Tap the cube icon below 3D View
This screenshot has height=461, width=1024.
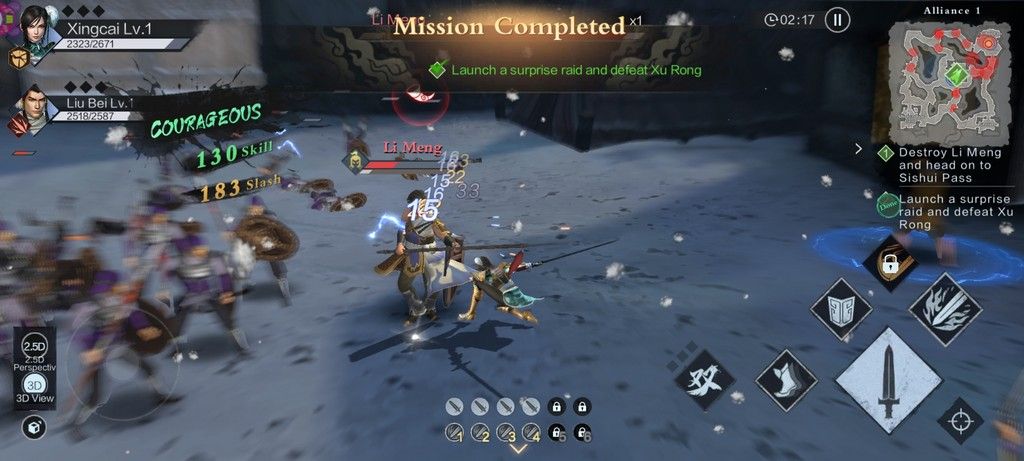tap(35, 428)
